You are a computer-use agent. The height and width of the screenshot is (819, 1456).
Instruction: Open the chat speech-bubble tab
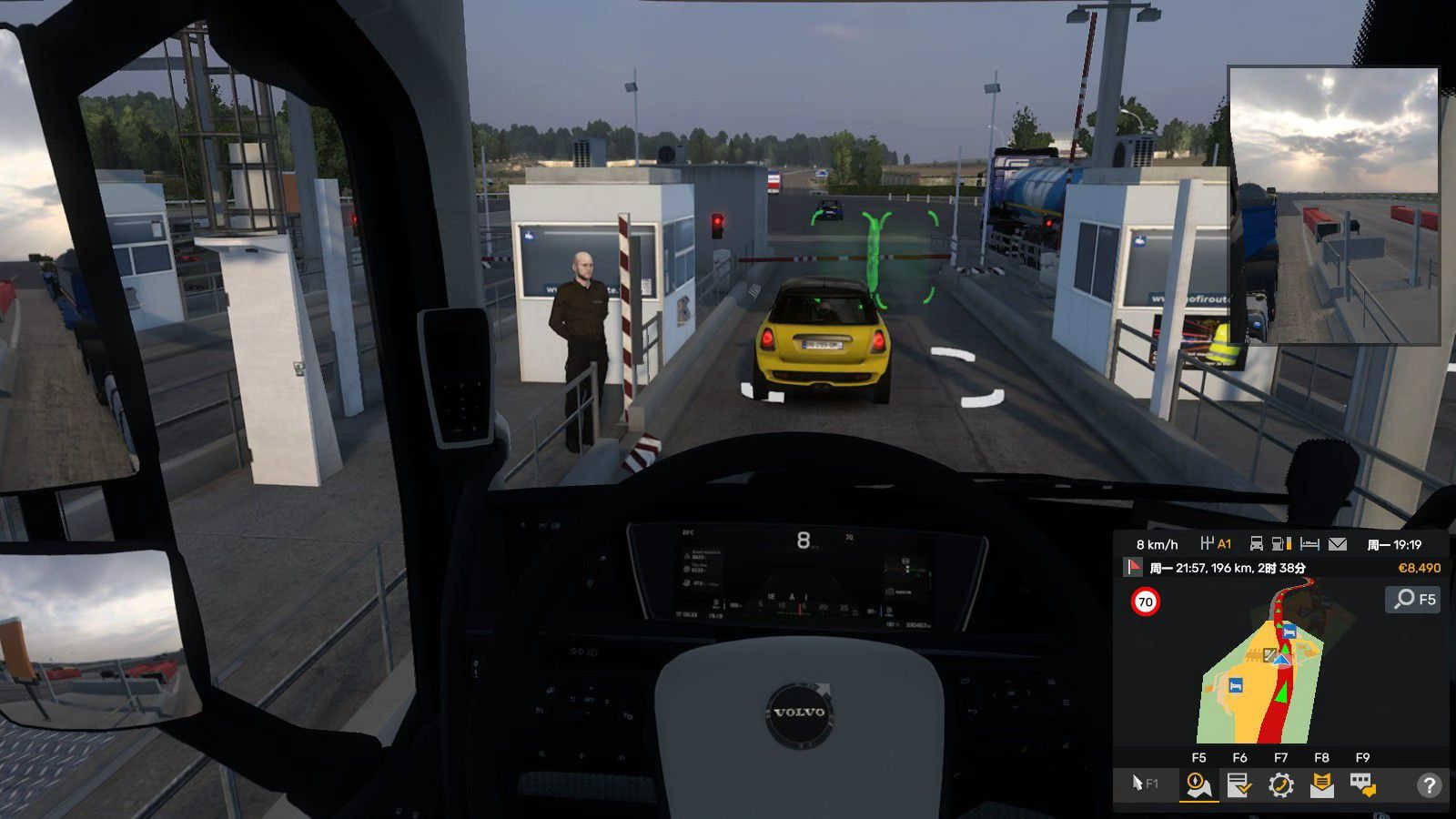coord(1362,784)
